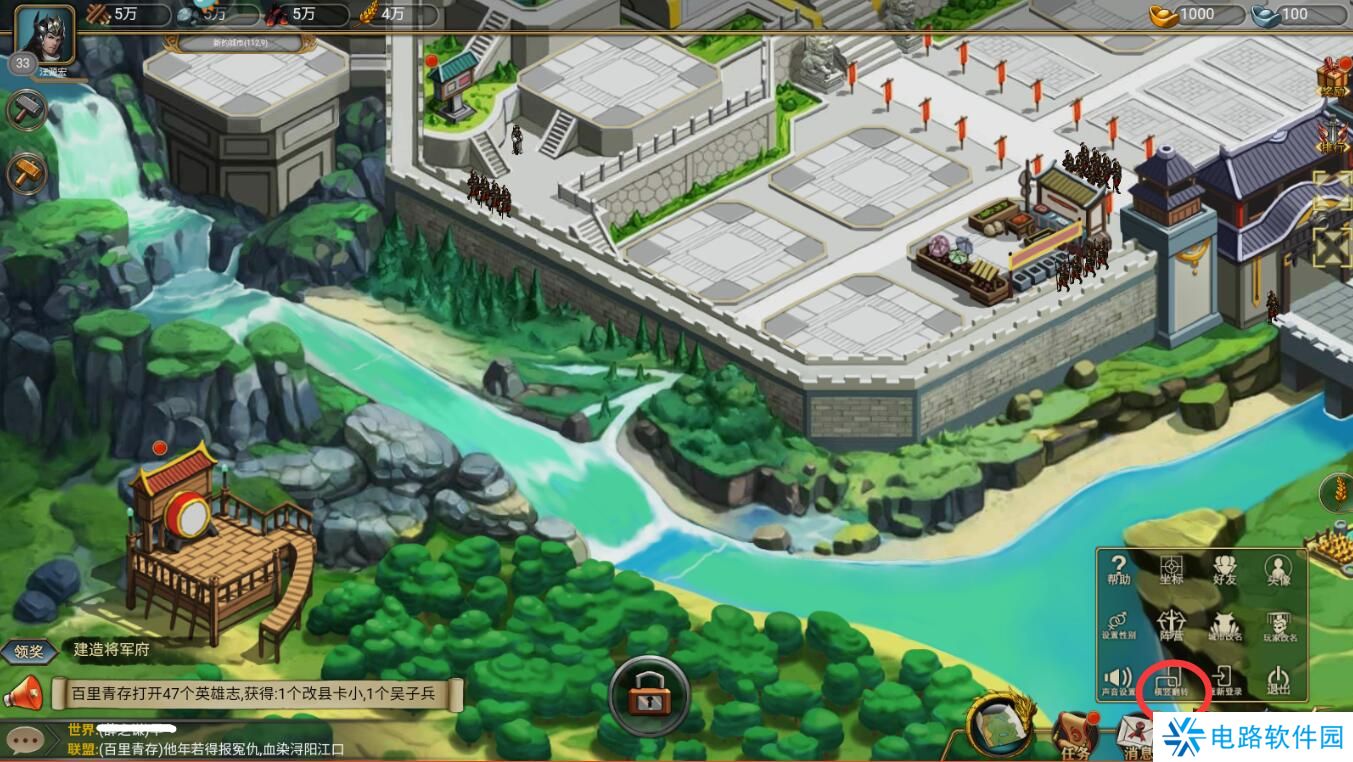
Task: Choose 重新登录 to log in again
Action: [x=1225, y=682]
